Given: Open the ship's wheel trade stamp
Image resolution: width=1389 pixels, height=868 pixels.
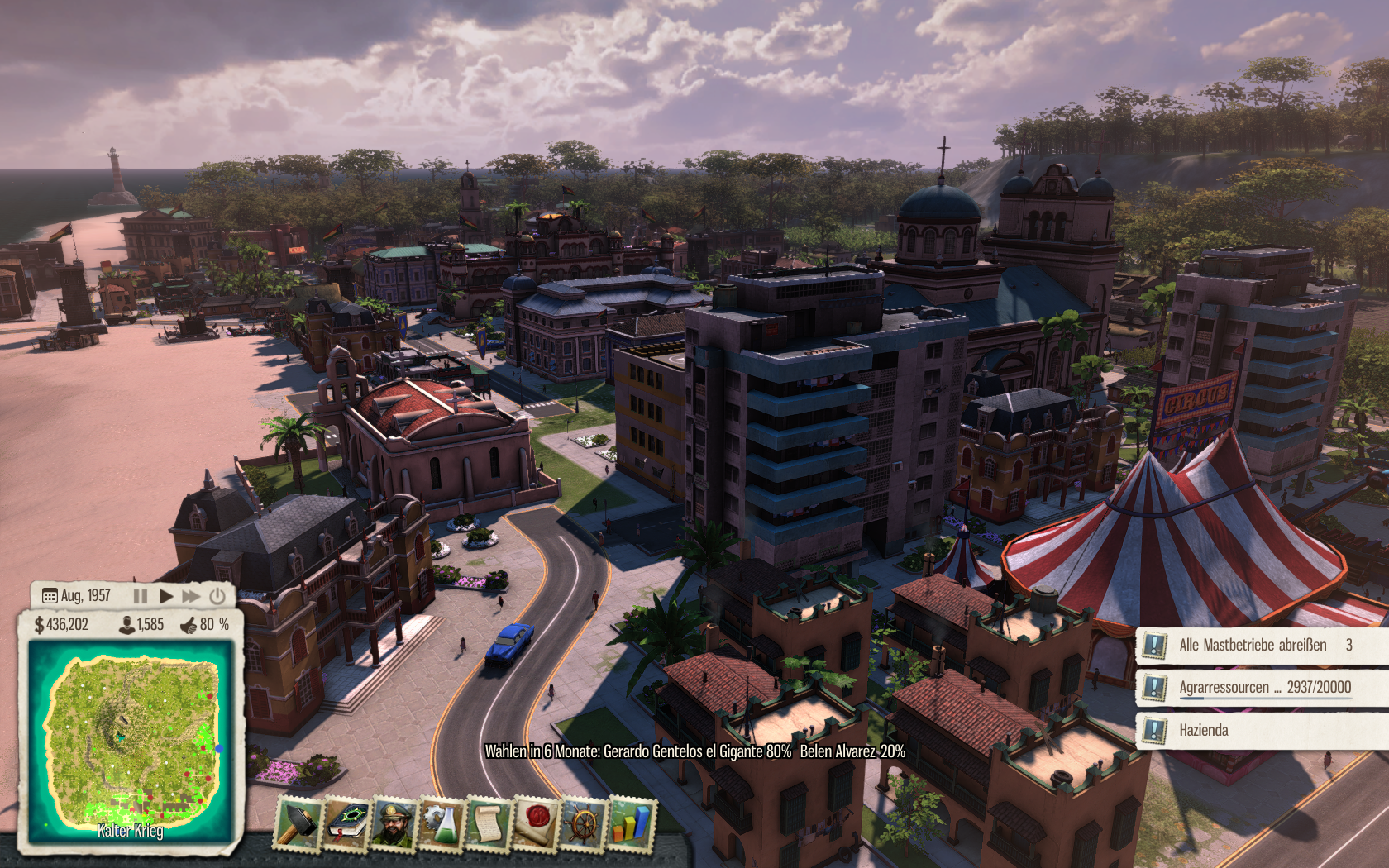Looking at the screenshot, I should point(584,823).
